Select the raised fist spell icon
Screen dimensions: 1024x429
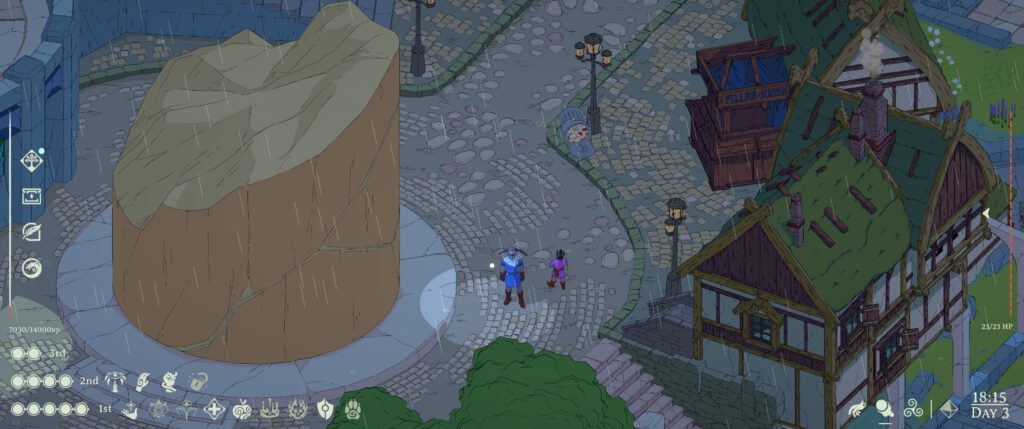tap(171, 381)
